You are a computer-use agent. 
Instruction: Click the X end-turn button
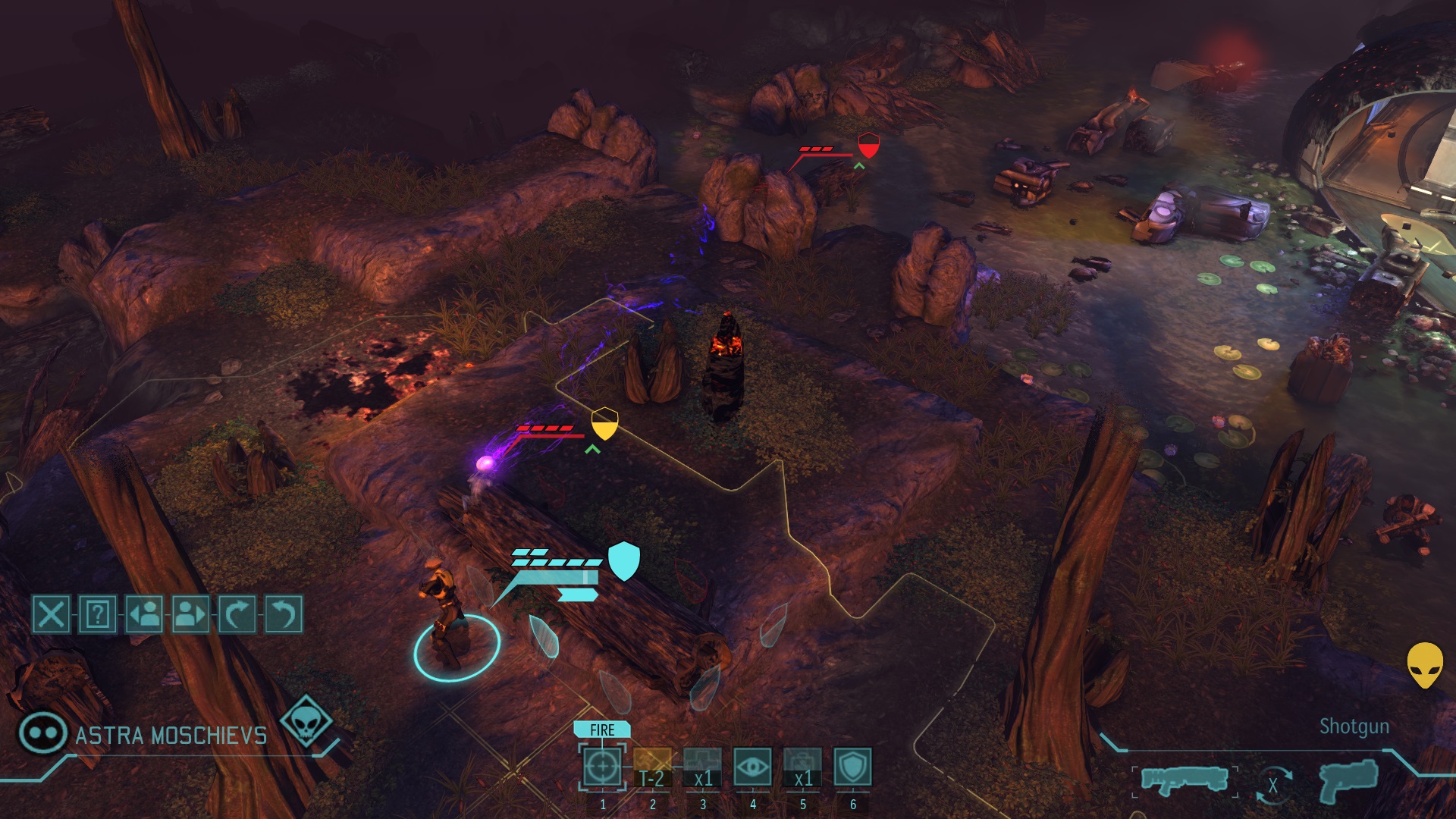(x=52, y=613)
